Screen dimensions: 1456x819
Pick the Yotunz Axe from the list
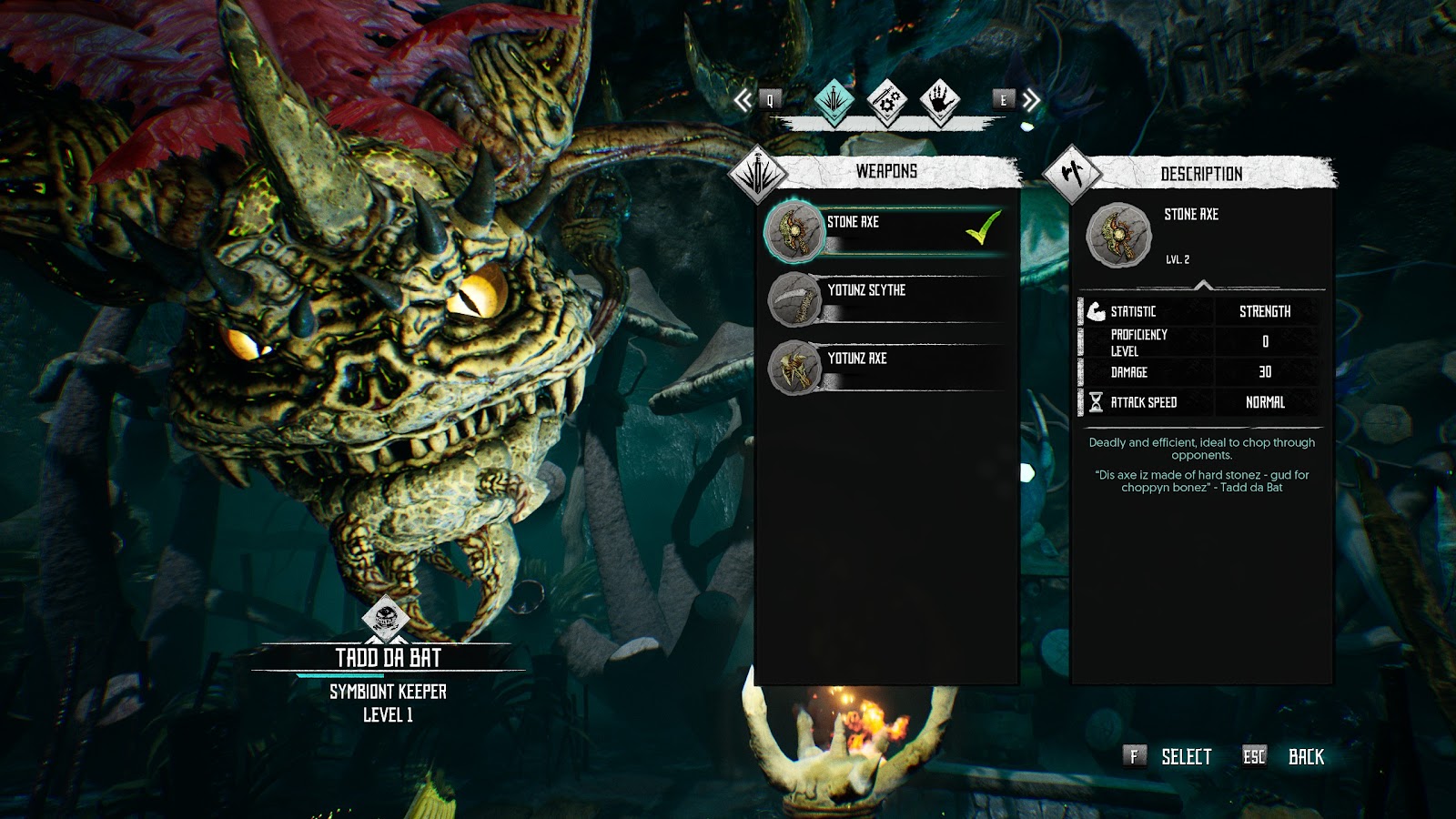(x=887, y=367)
